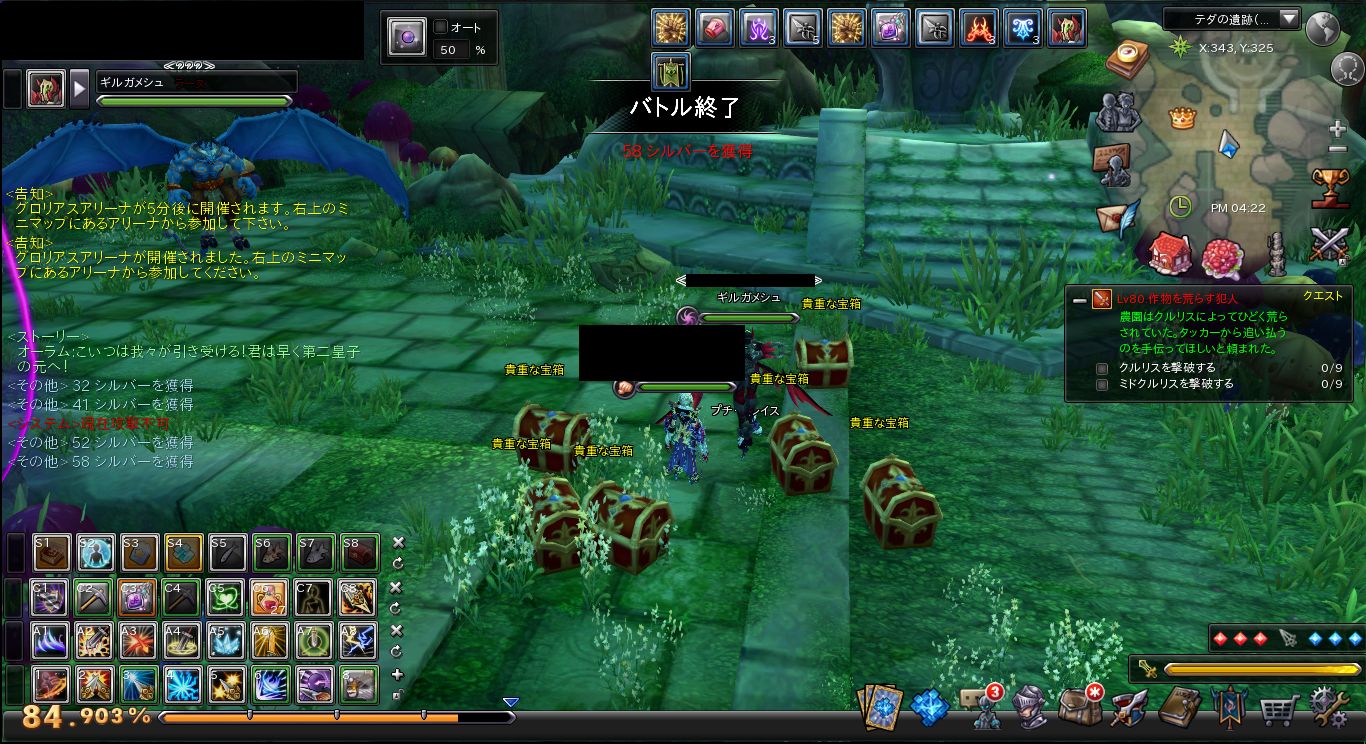The width and height of the screenshot is (1366, 744).
Task: Use the C2 pickaxe hotbar slot
Action: (x=93, y=597)
